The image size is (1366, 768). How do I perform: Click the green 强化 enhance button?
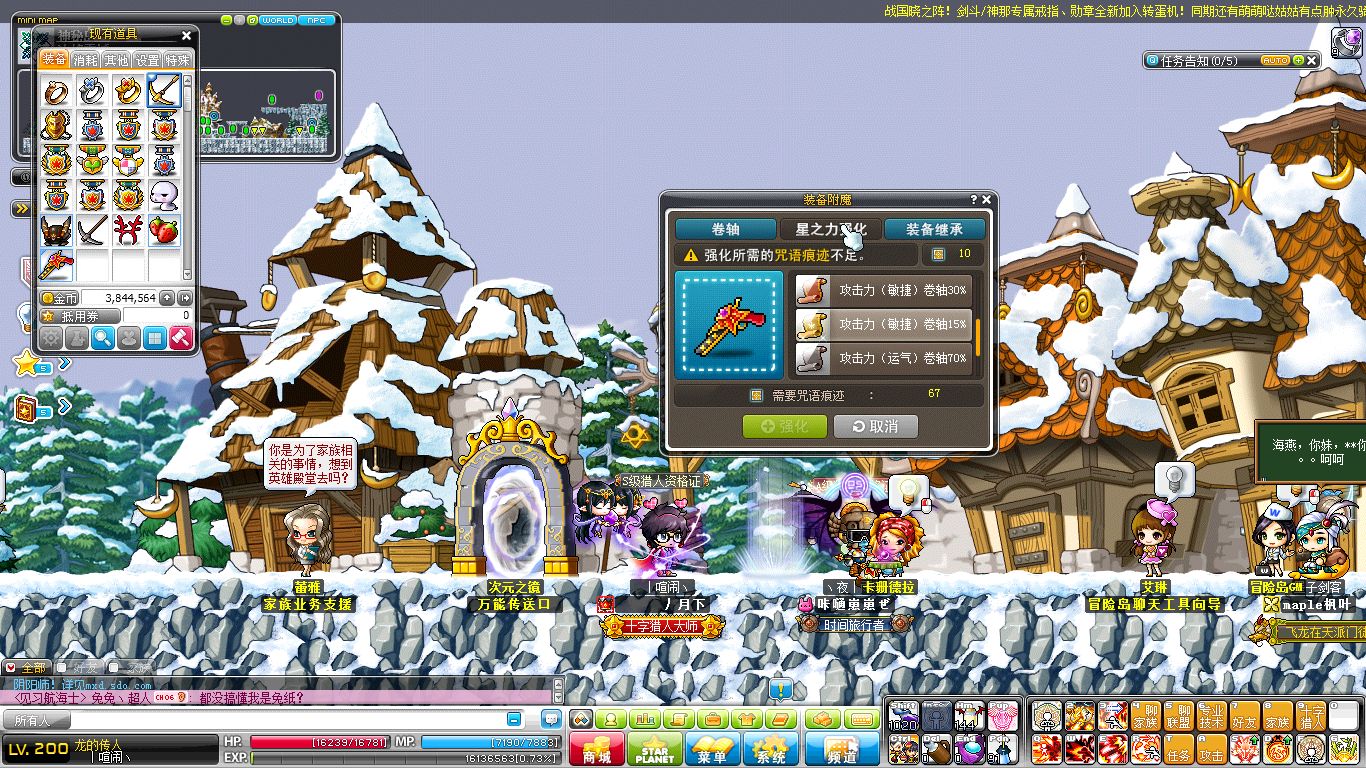(785, 426)
